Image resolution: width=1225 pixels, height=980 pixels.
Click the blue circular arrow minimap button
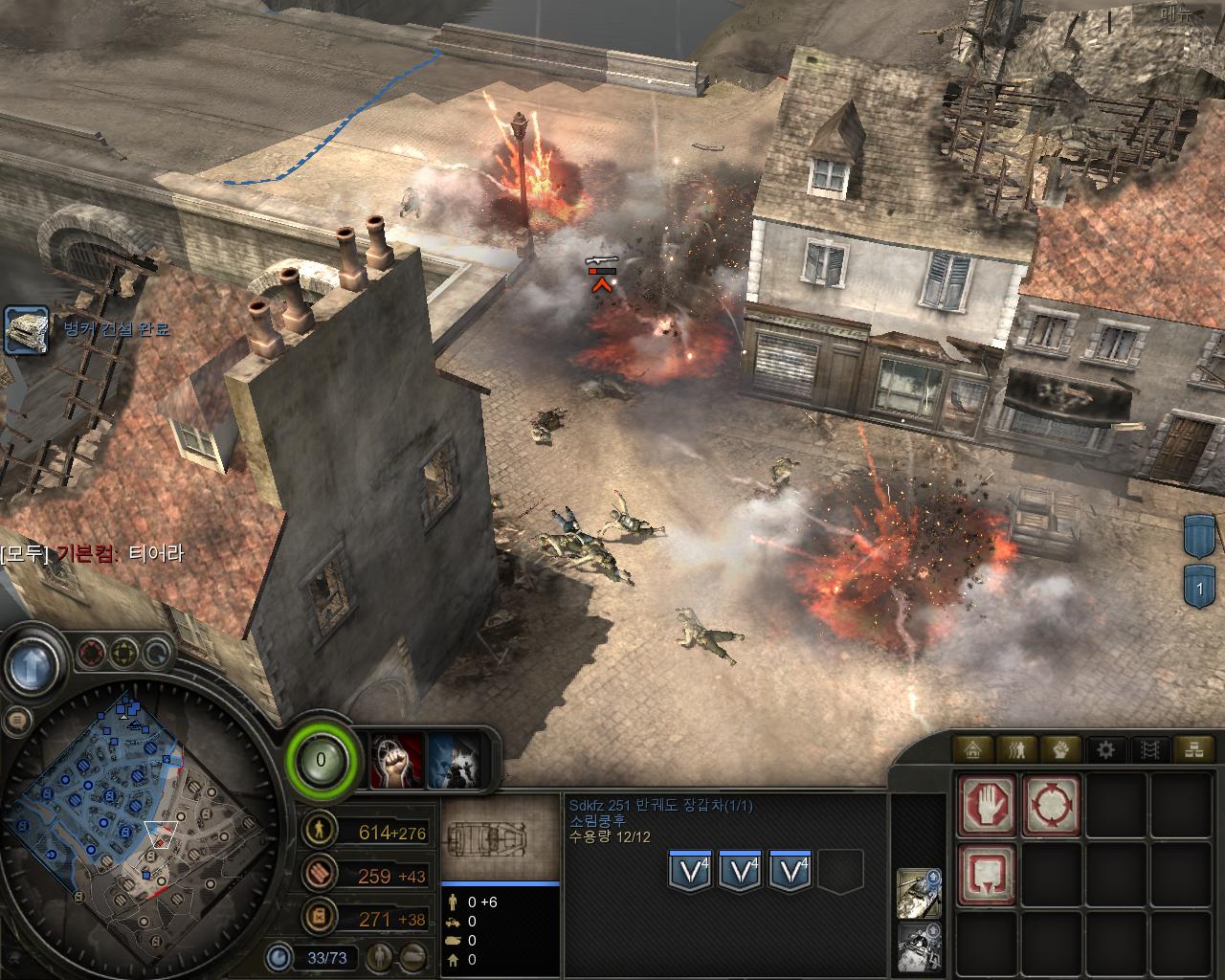pos(156,655)
